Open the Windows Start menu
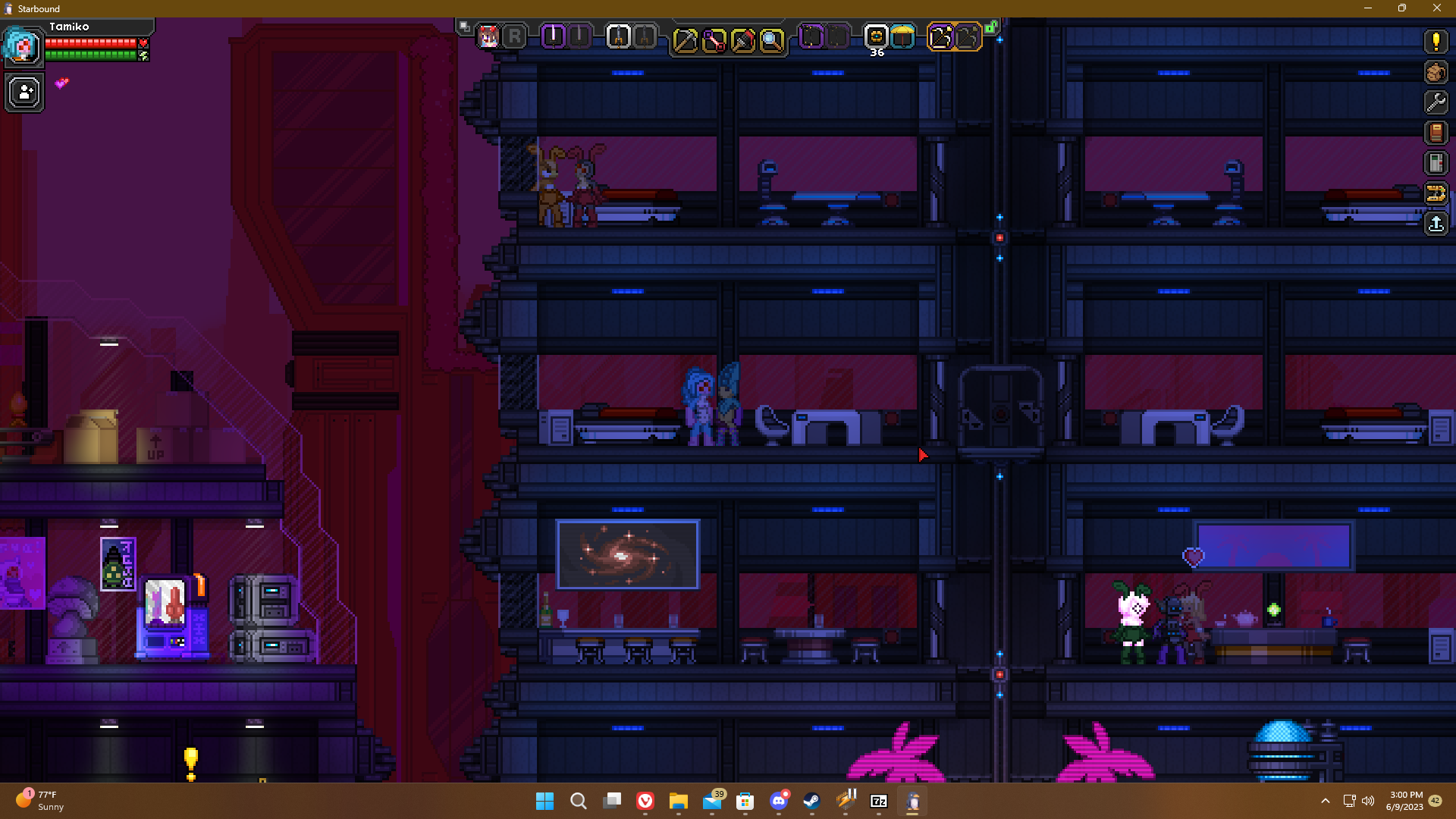 pos(545,801)
